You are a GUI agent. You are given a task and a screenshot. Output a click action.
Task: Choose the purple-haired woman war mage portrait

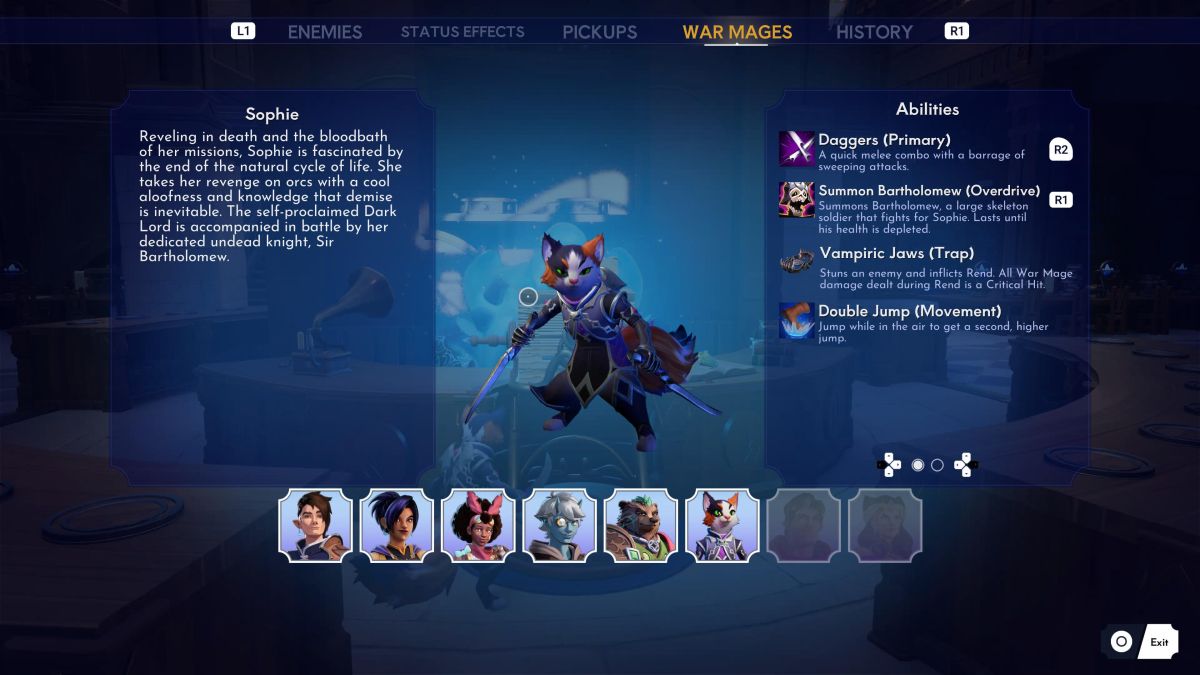[397, 525]
